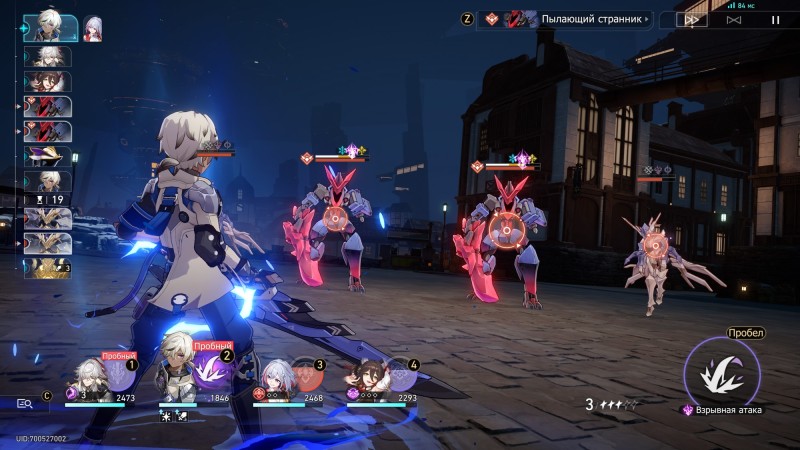Select the bottom golden portrait in turn order
The width and height of the screenshot is (800, 450).
[48, 267]
